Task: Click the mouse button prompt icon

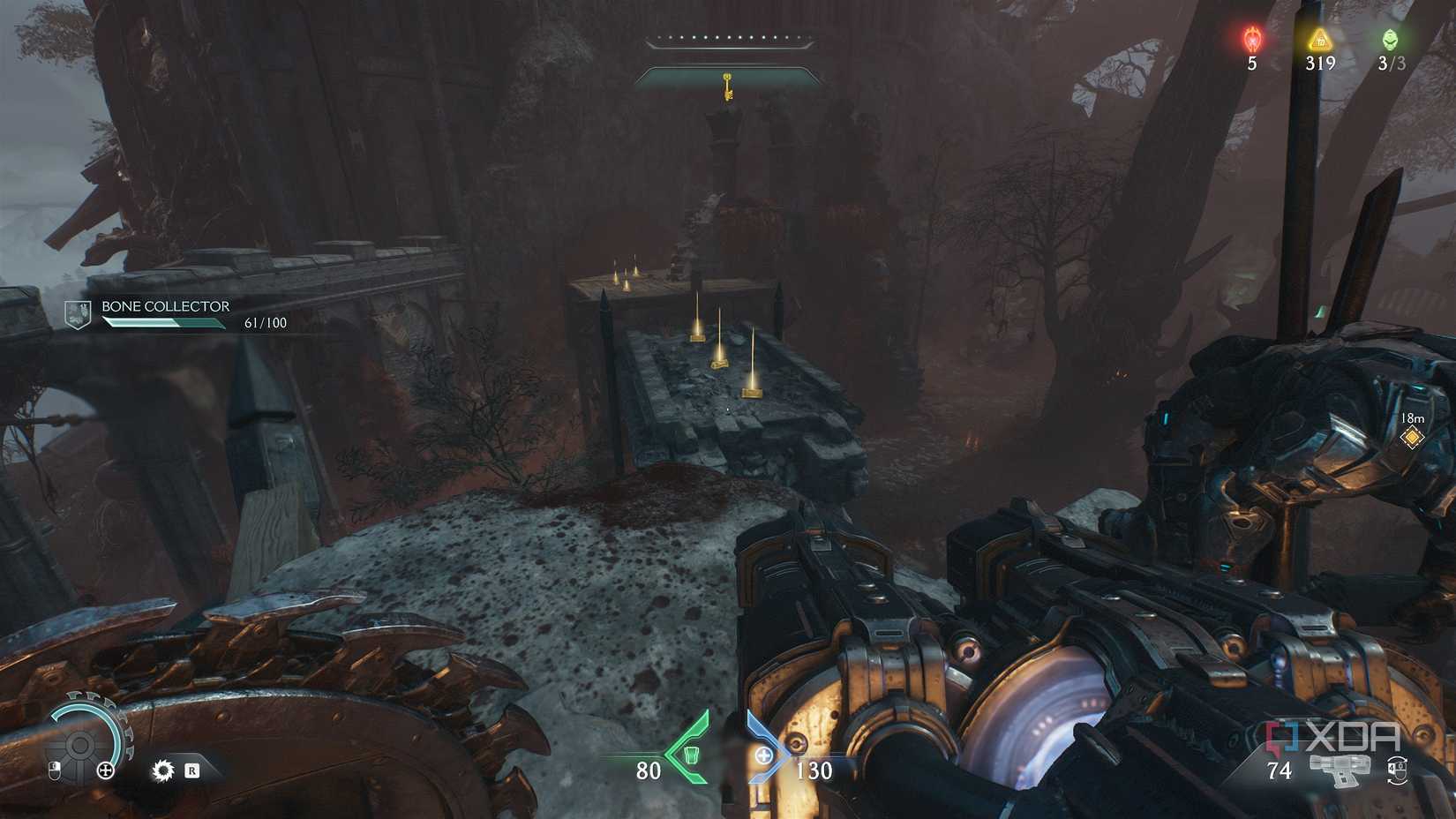Action: [55, 770]
